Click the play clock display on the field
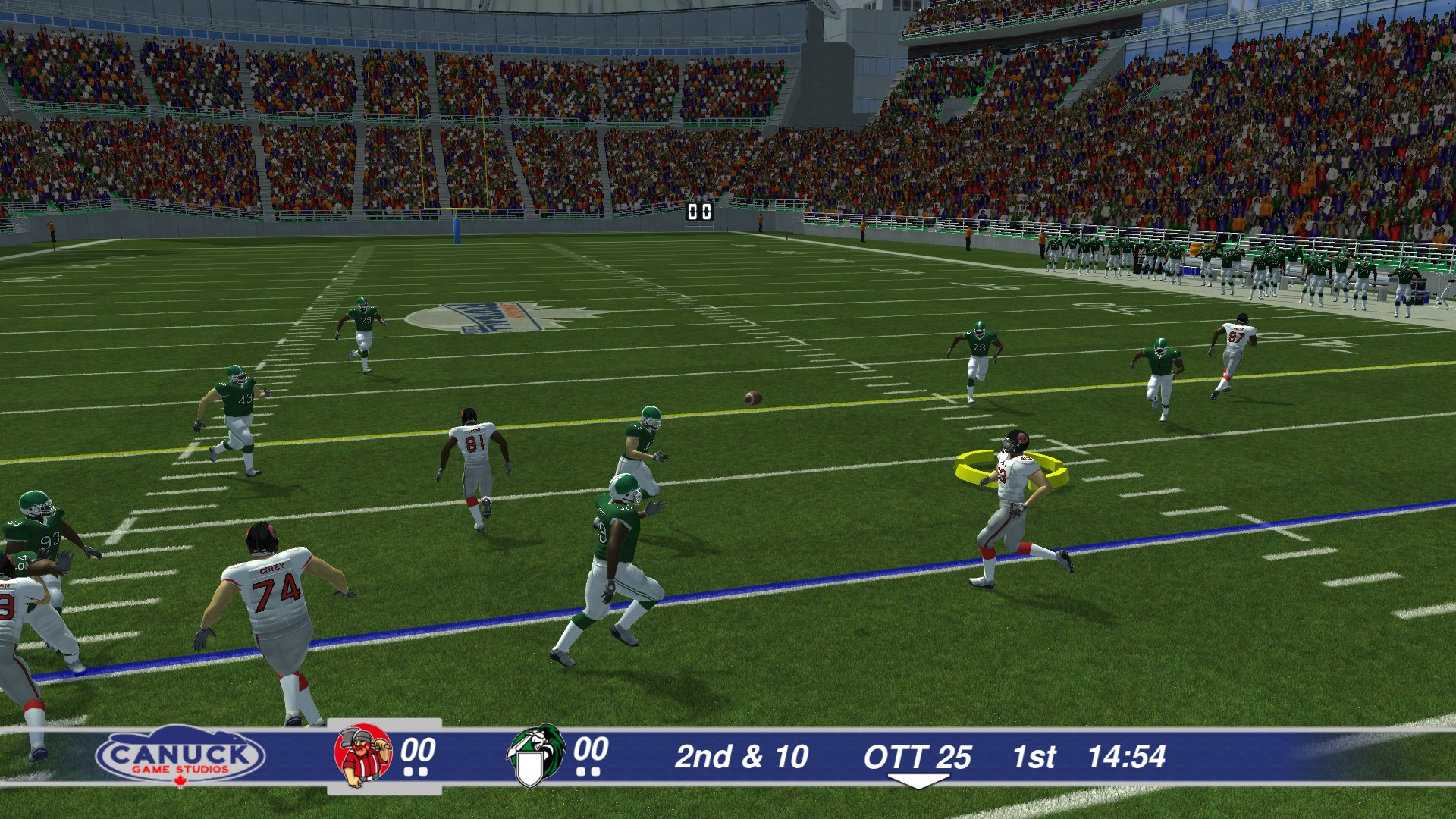This screenshot has width=1456, height=819. [x=698, y=213]
